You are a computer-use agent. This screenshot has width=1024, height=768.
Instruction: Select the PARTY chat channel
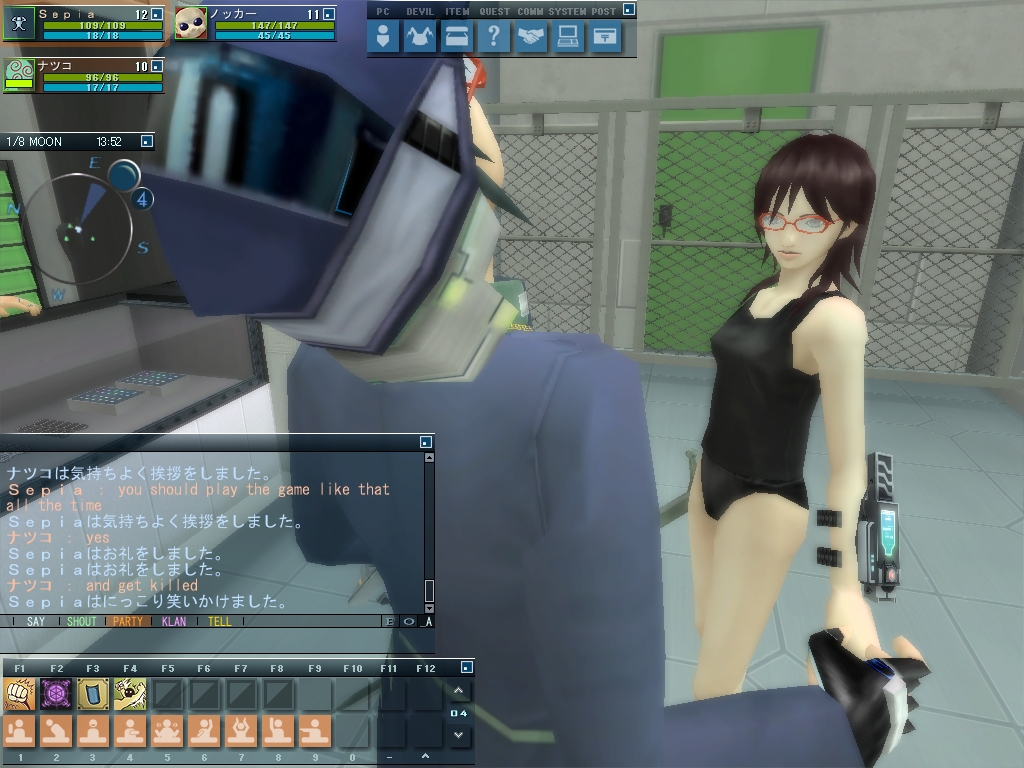(x=128, y=621)
